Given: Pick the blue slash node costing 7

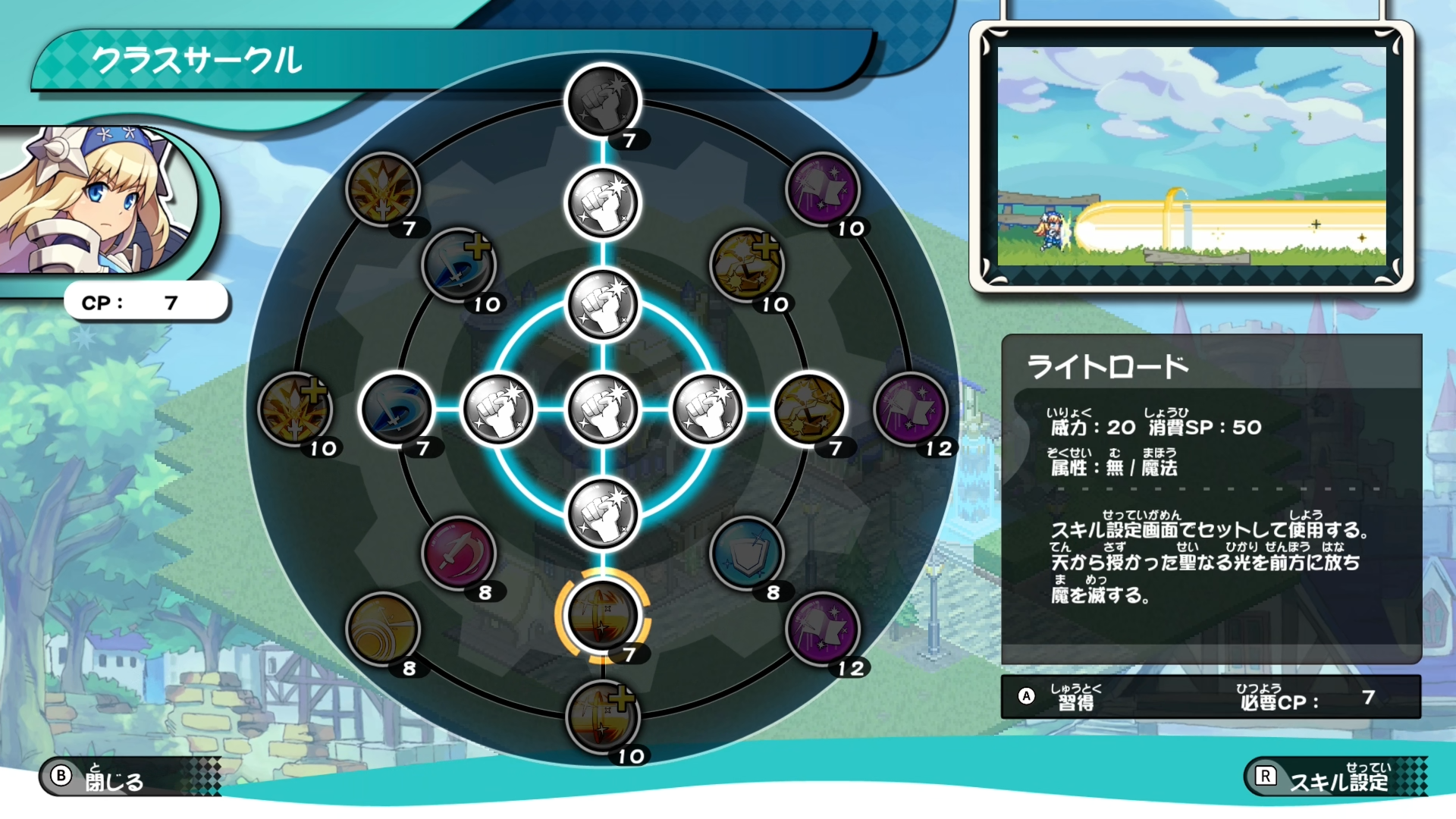Looking at the screenshot, I should pos(396,409).
